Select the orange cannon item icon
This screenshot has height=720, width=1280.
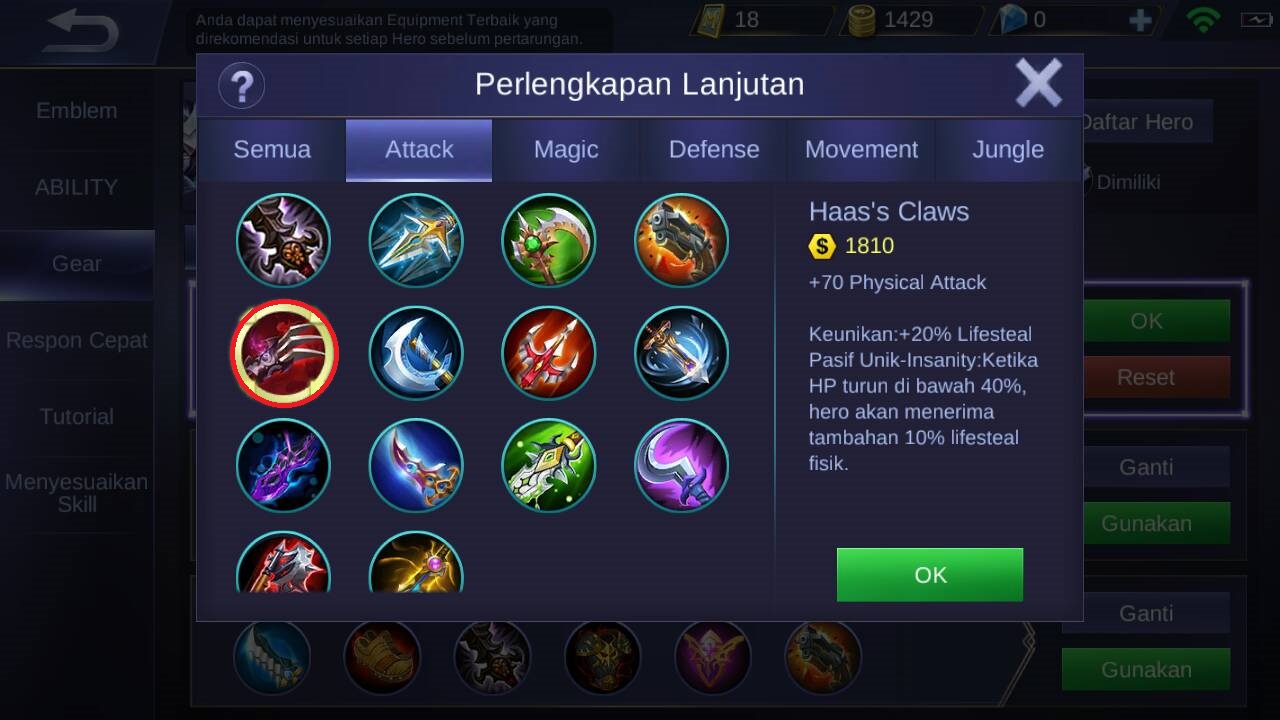pyautogui.click(x=682, y=241)
